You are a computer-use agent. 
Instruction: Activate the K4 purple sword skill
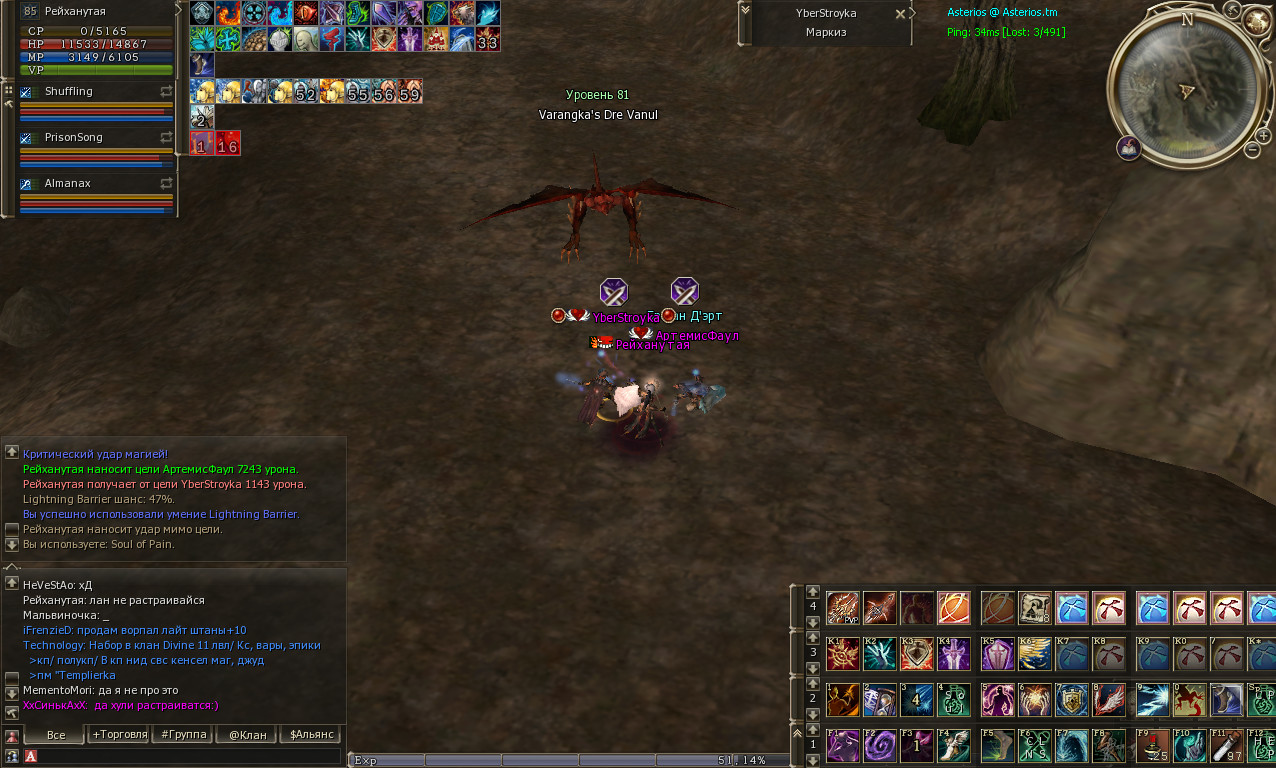[952, 653]
